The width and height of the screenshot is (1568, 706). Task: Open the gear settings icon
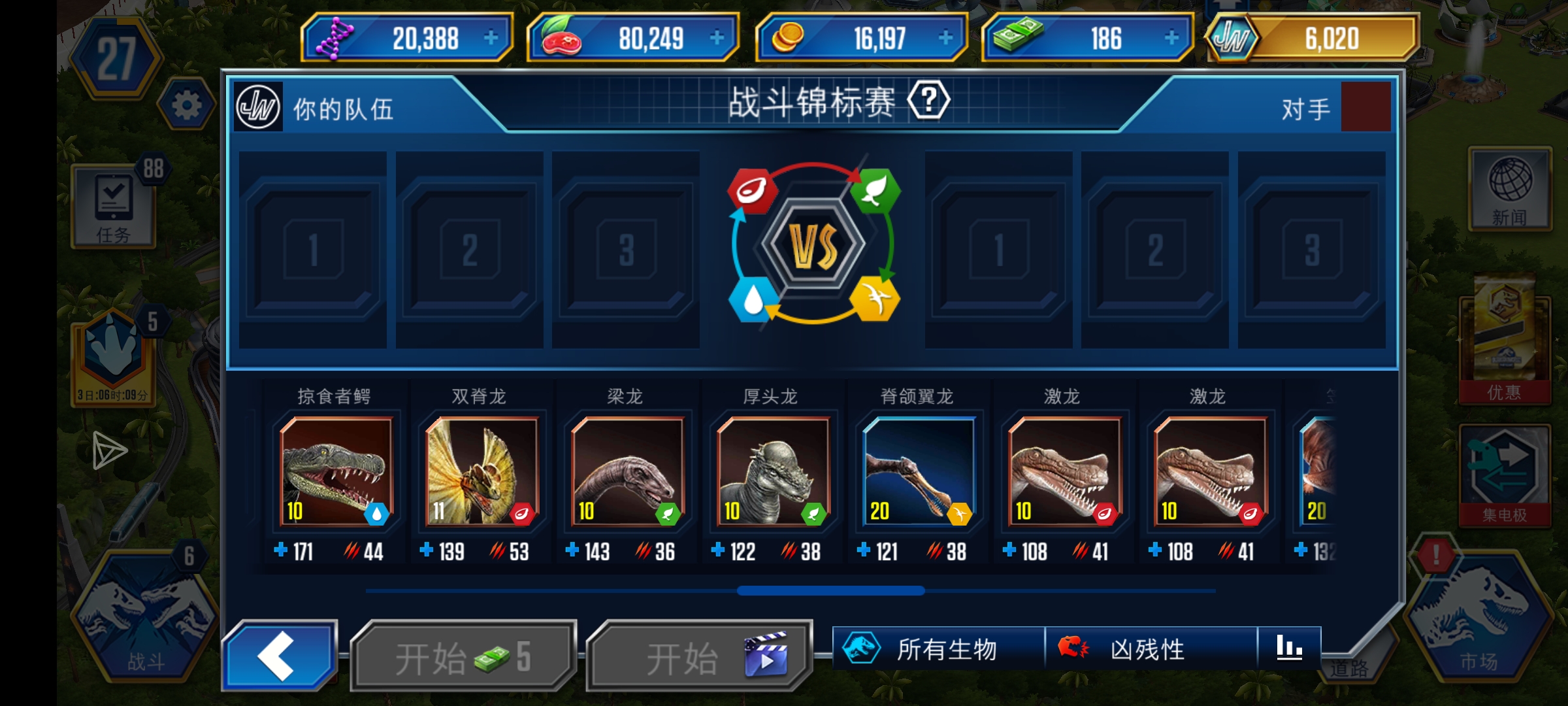point(186,105)
